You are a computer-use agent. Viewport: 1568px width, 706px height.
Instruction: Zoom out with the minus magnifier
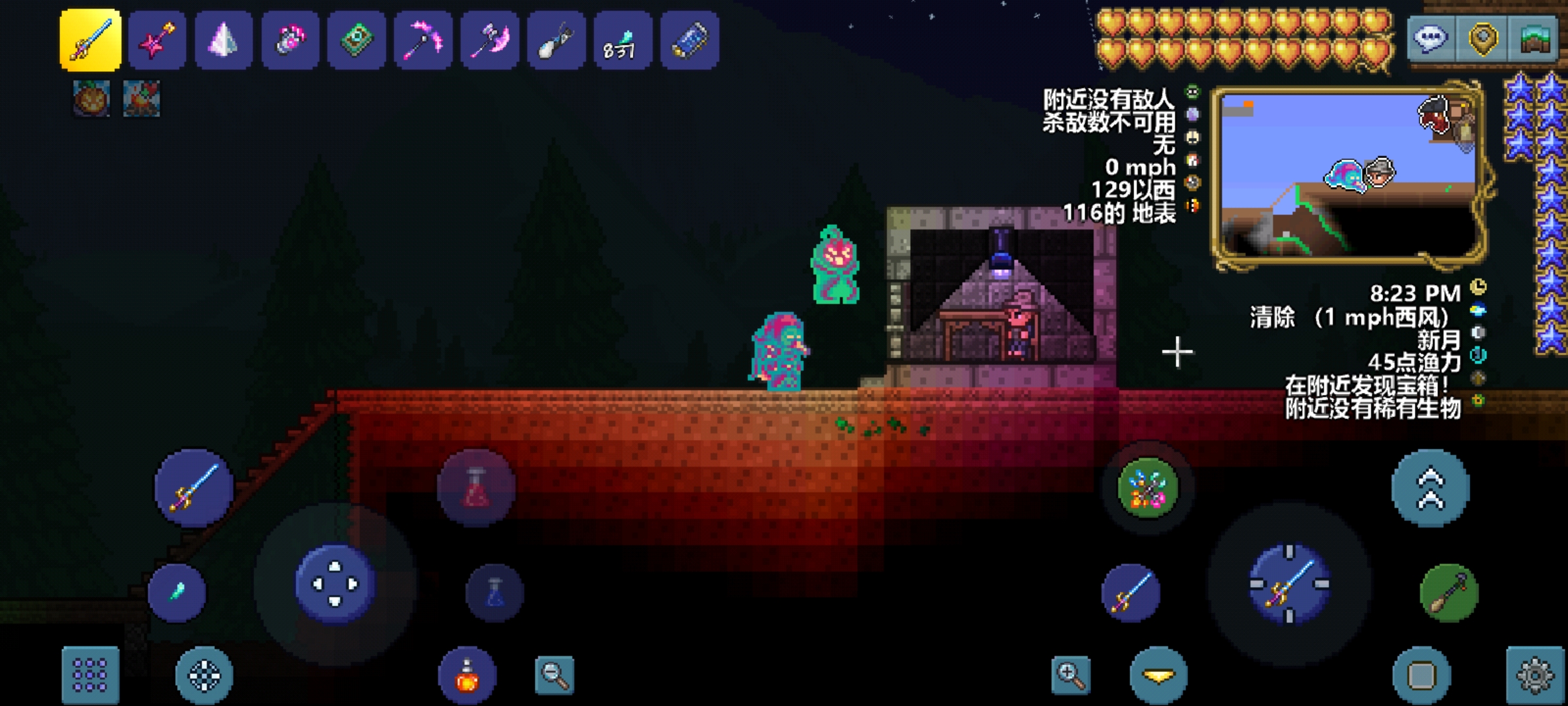point(554,675)
